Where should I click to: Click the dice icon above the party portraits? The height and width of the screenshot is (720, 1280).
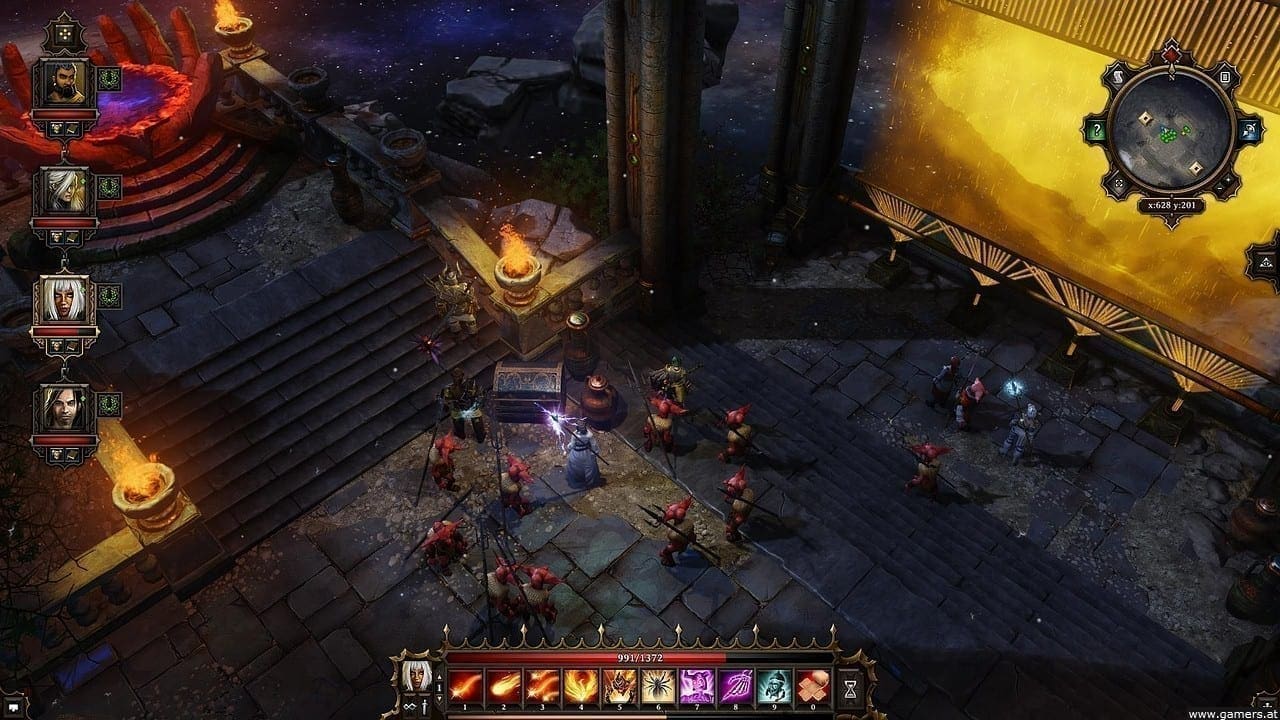62,31
